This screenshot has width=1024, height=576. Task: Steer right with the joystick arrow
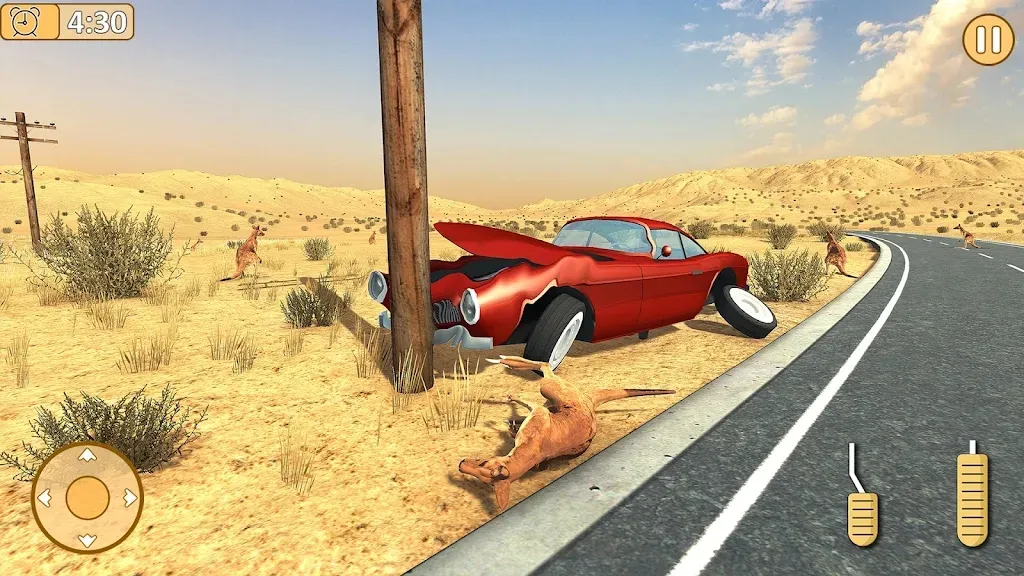pos(130,498)
